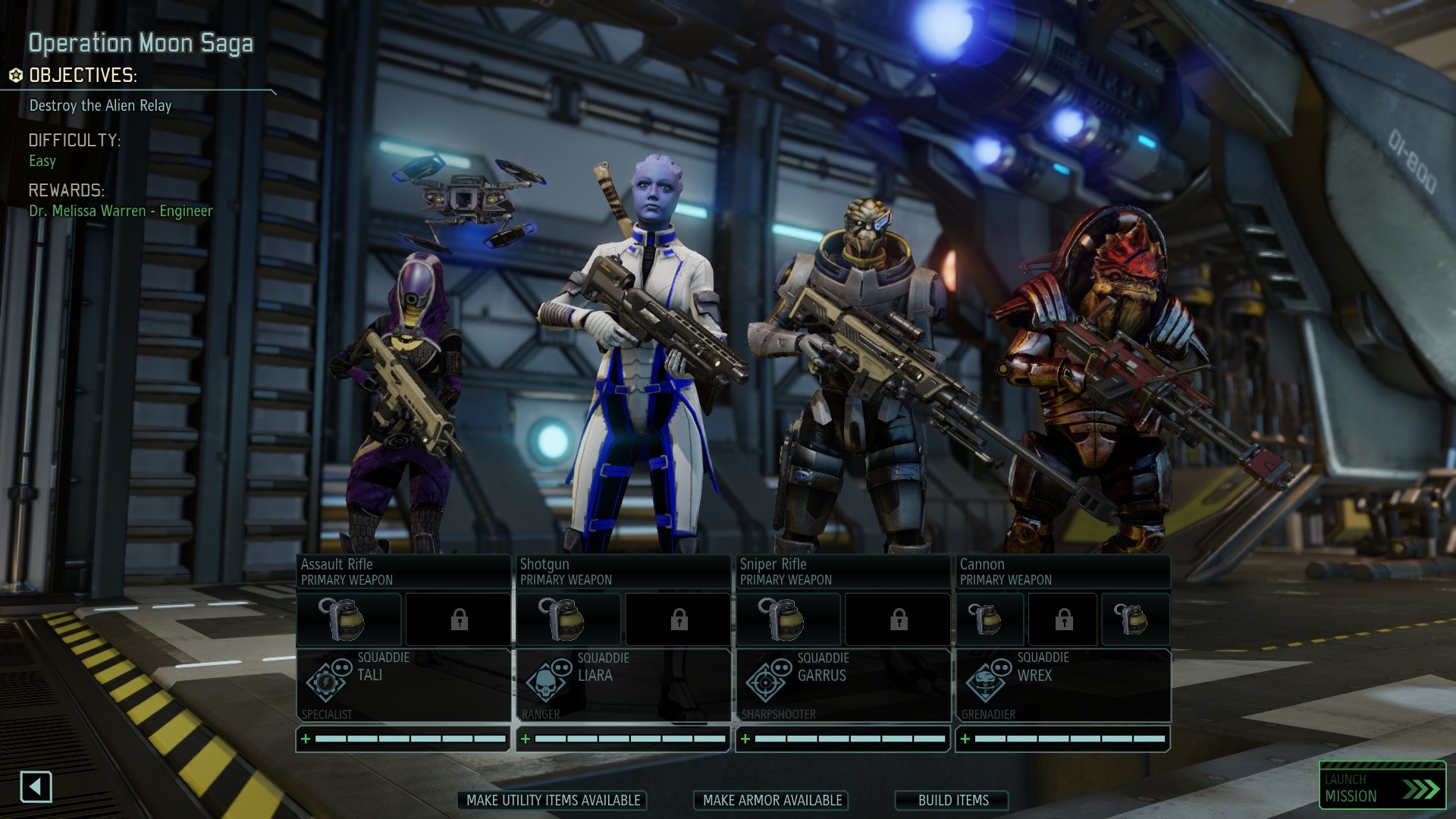
Task: Select Tali's Assault Rifle primary weapon
Action: tap(403, 572)
